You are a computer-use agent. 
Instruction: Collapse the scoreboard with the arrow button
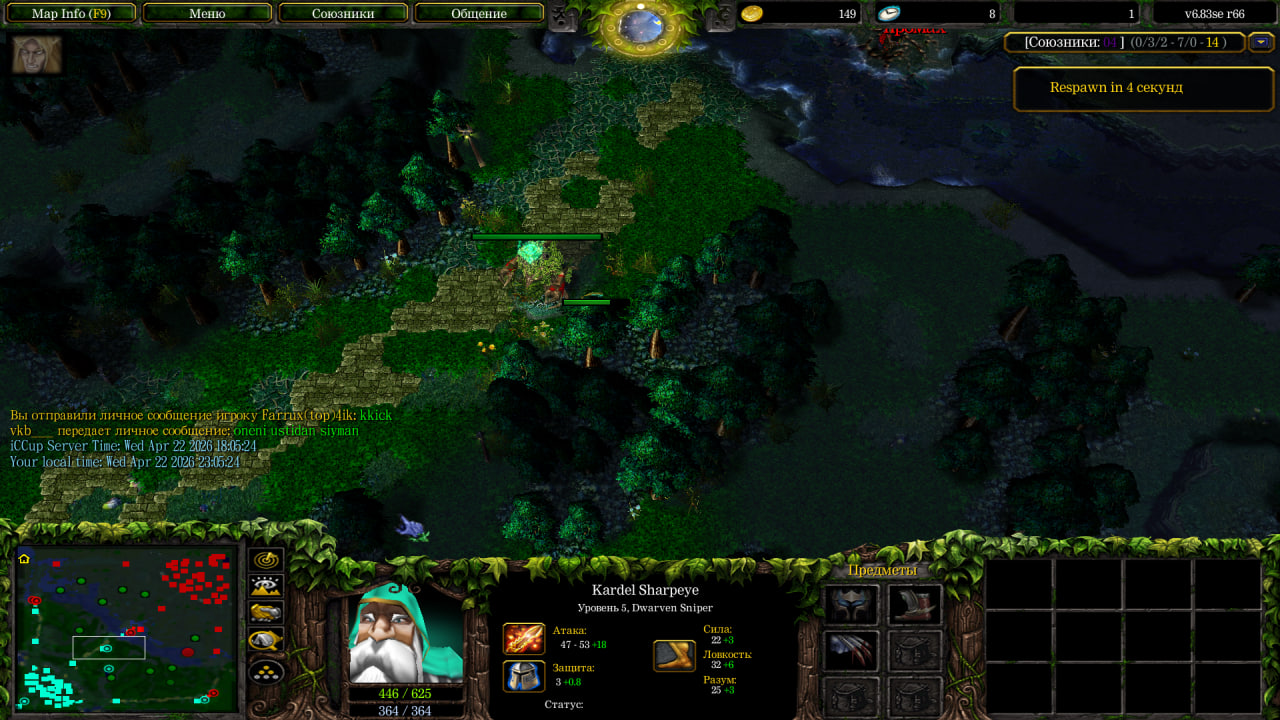pyautogui.click(x=1261, y=42)
